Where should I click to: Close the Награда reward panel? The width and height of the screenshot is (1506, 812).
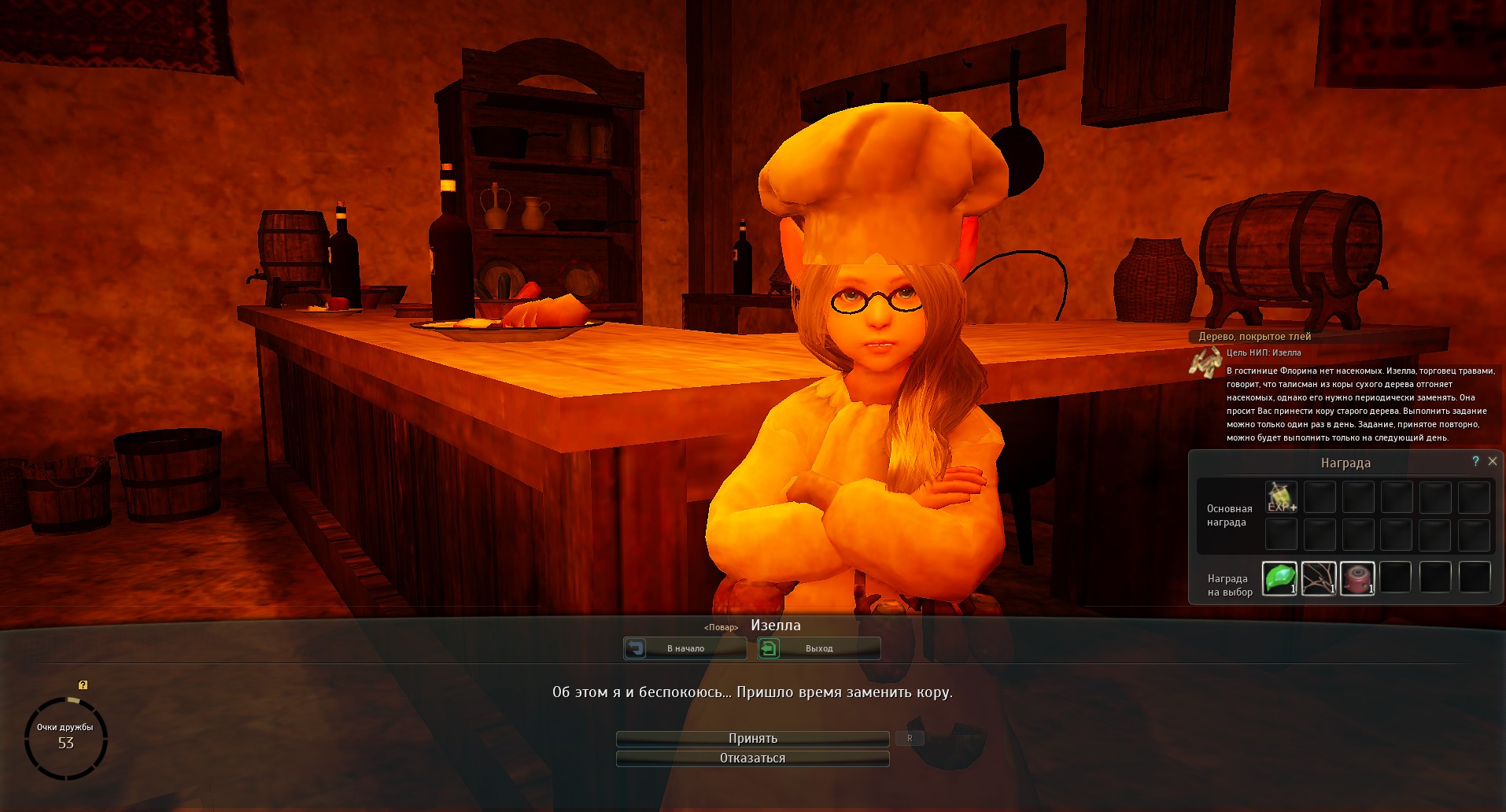pyautogui.click(x=1493, y=461)
